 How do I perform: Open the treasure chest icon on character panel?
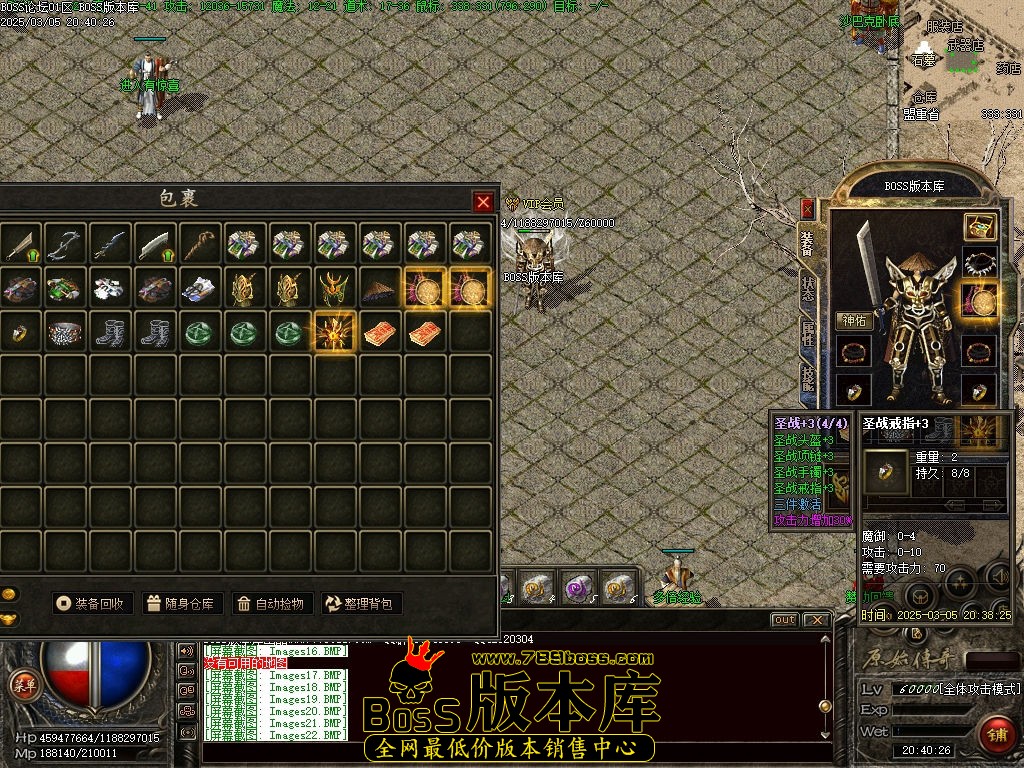(x=980, y=226)
